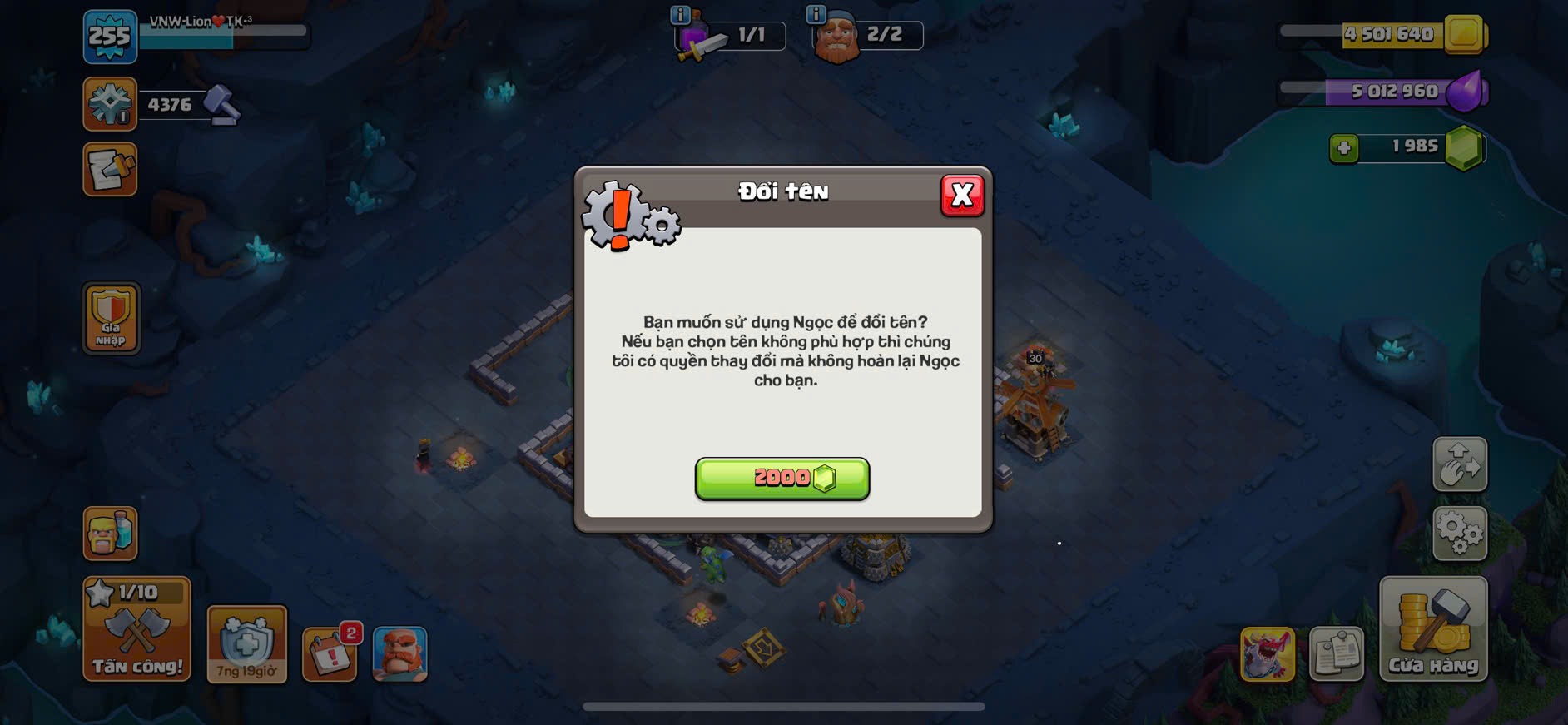Open events calendar with red badge
Image resolution: width=1568 pixels, height=725 pixels.
tap(330, 653)
